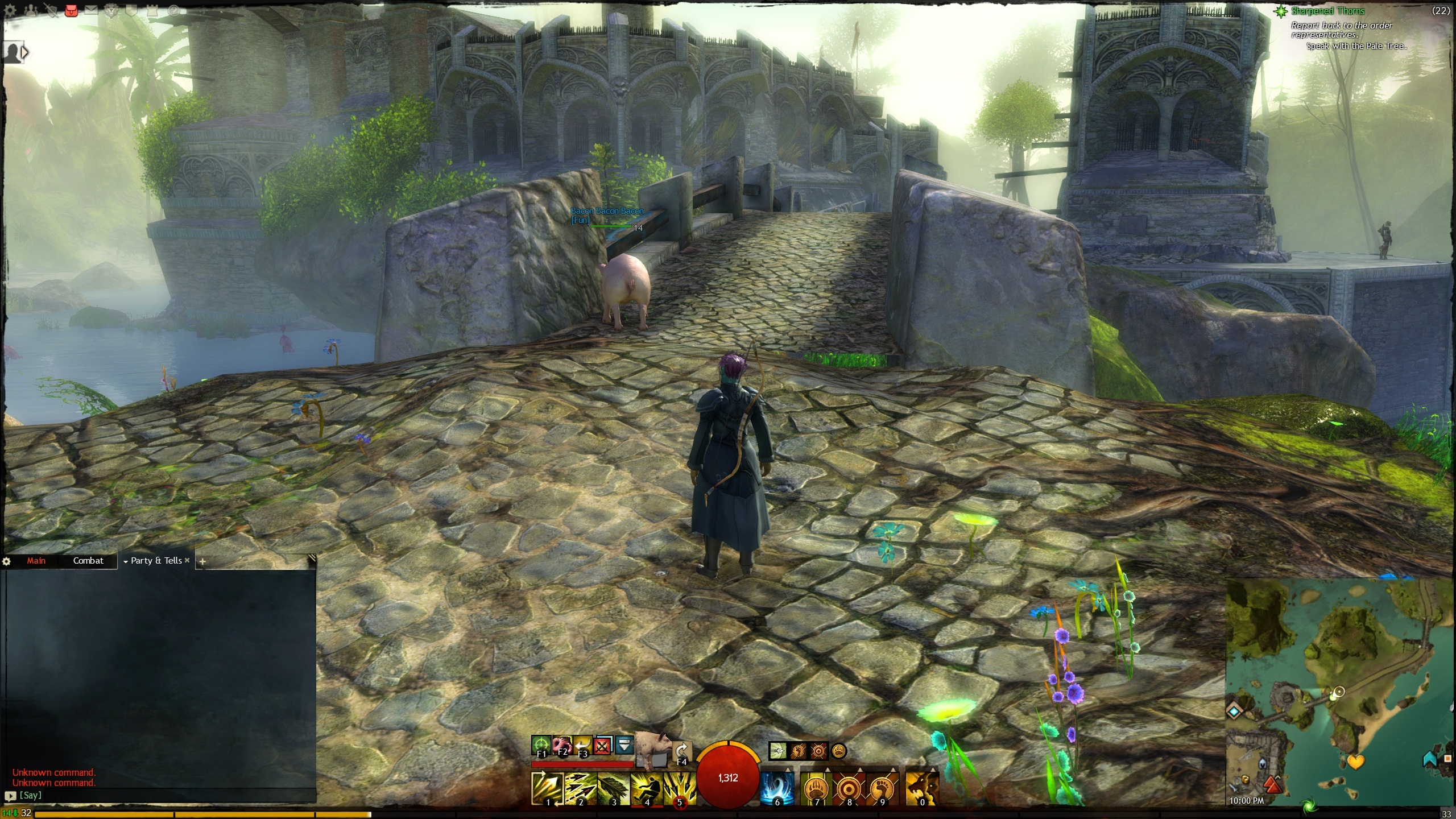Open the red inventory bag icon
This screenshot has width=1456, height=819.
tap(71, 10)
